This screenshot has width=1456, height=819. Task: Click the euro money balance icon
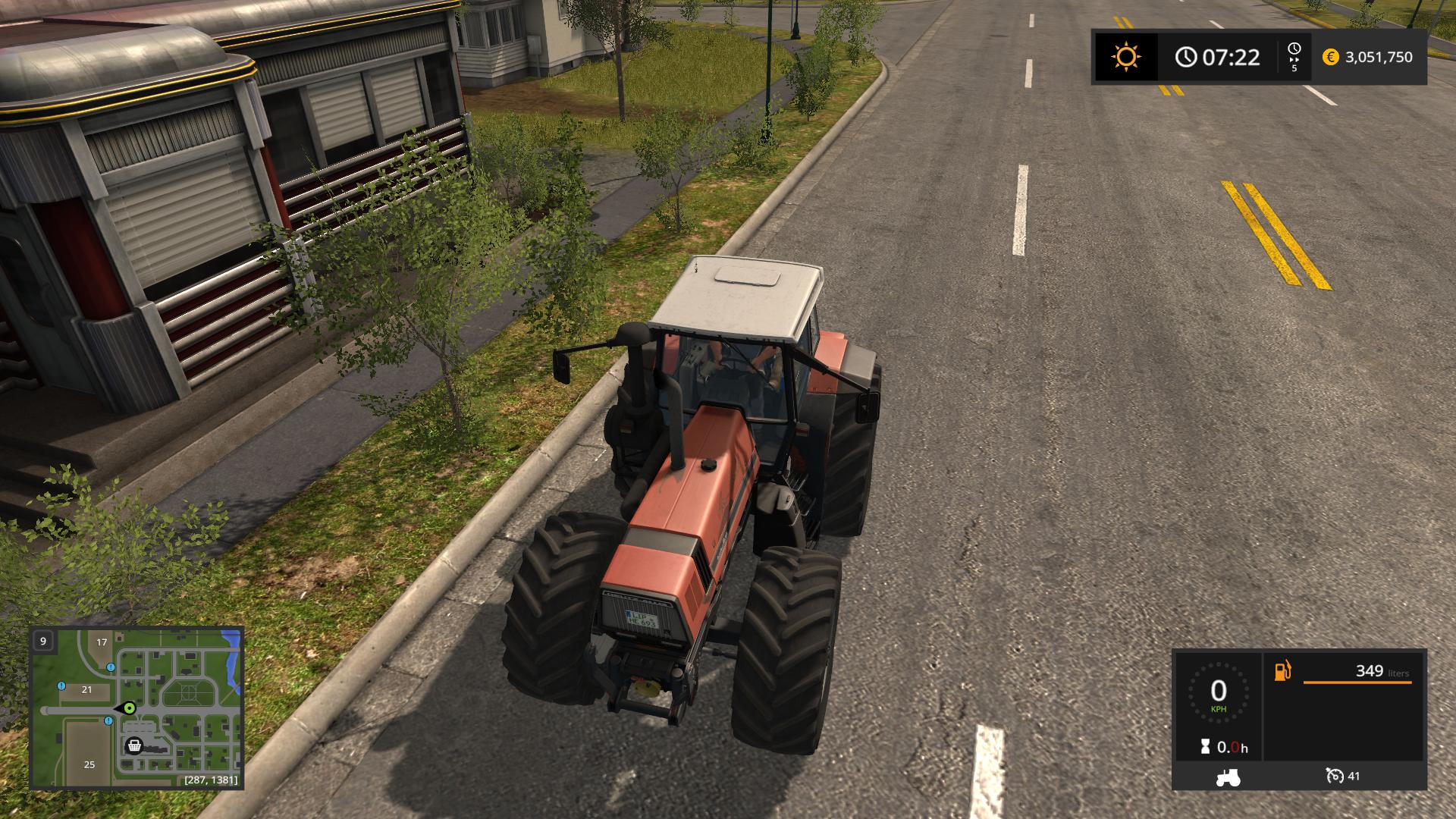click(x=1330, y=57)
